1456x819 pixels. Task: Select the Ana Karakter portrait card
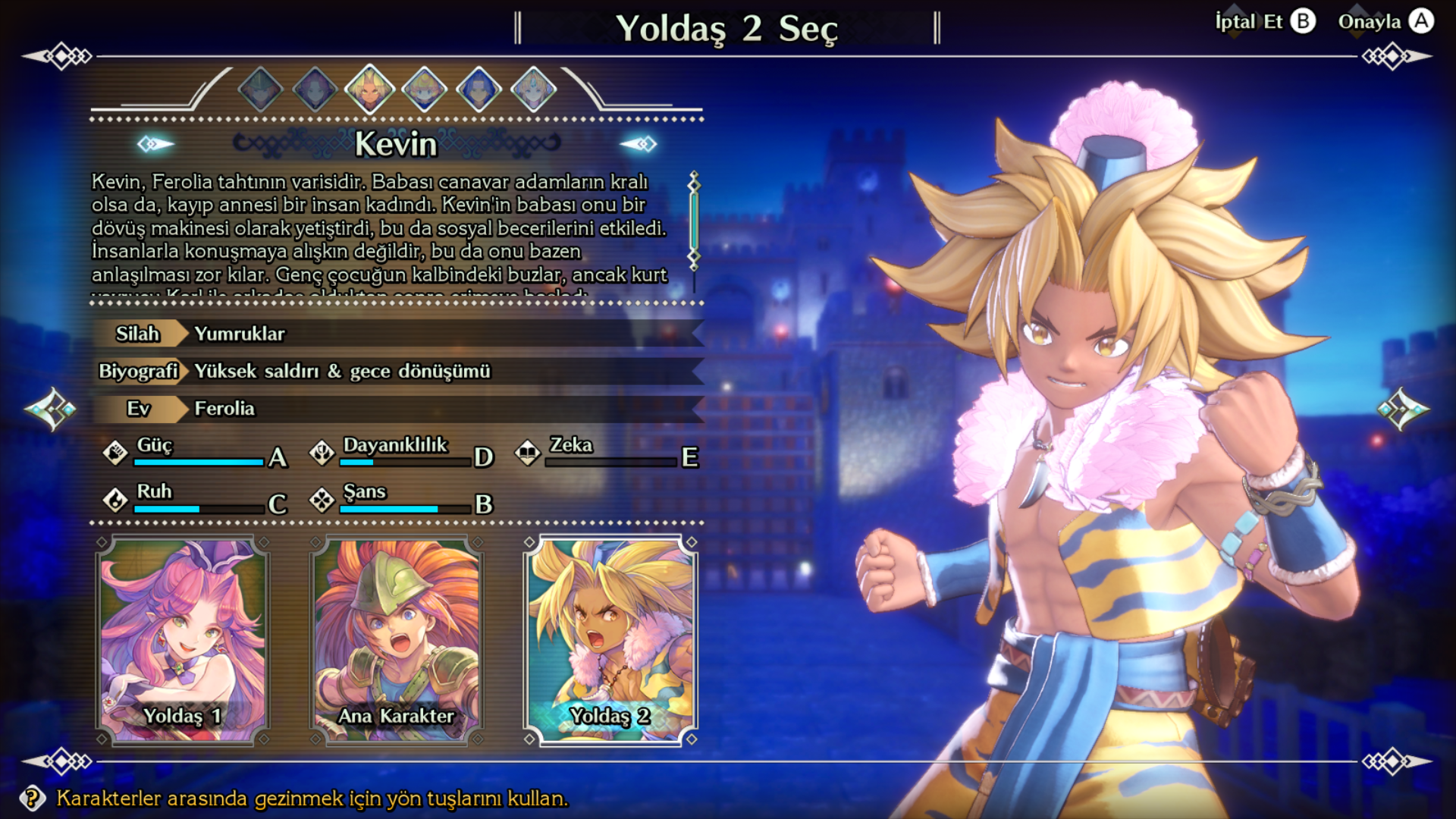pos(397,641)
